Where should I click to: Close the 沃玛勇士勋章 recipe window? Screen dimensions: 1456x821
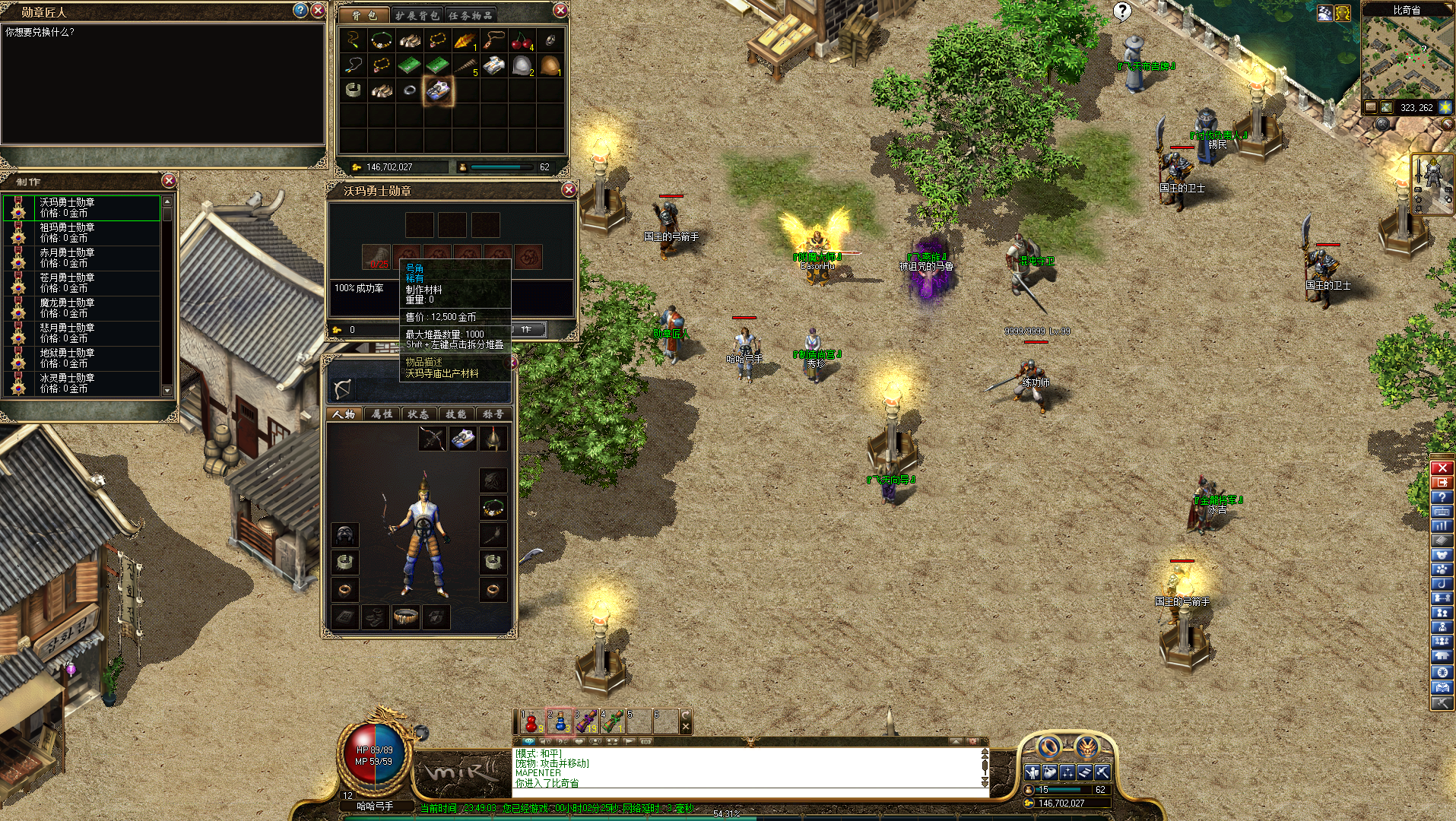(x=568, y=190)
